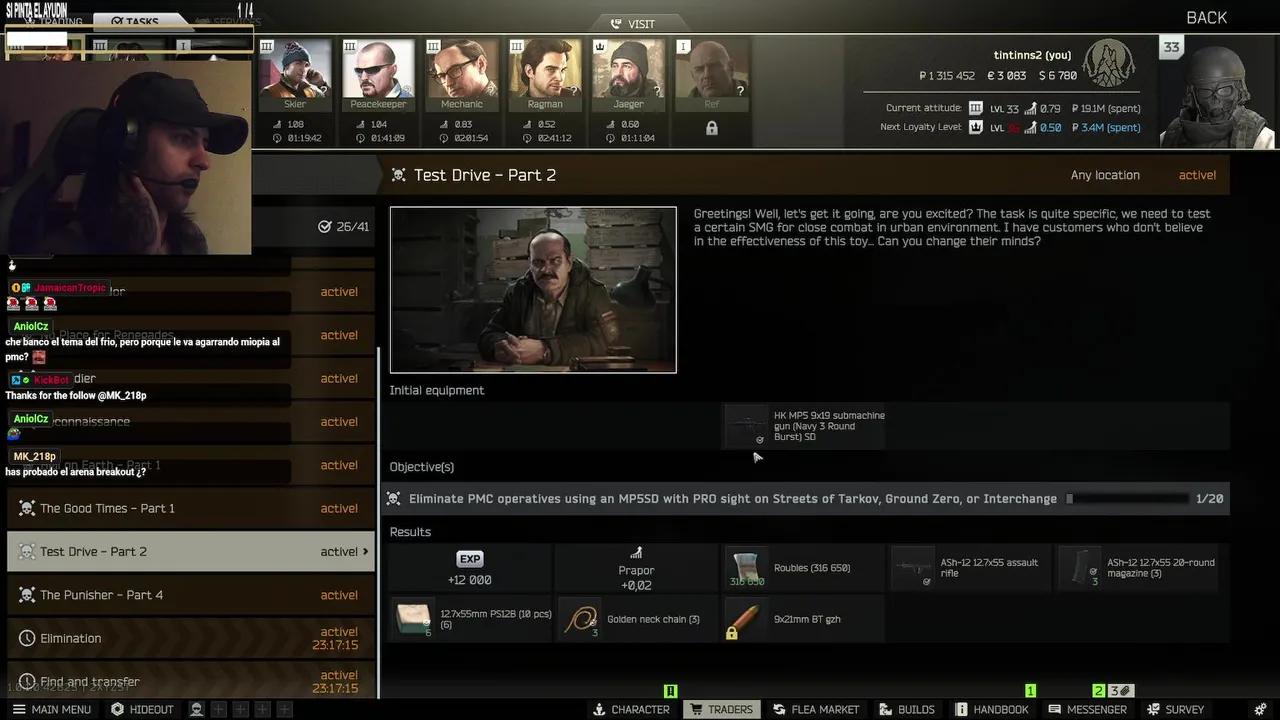Click the skull icon beside The Punisher quest
This screenshot has width=1280, height=720.
point(28,595)
